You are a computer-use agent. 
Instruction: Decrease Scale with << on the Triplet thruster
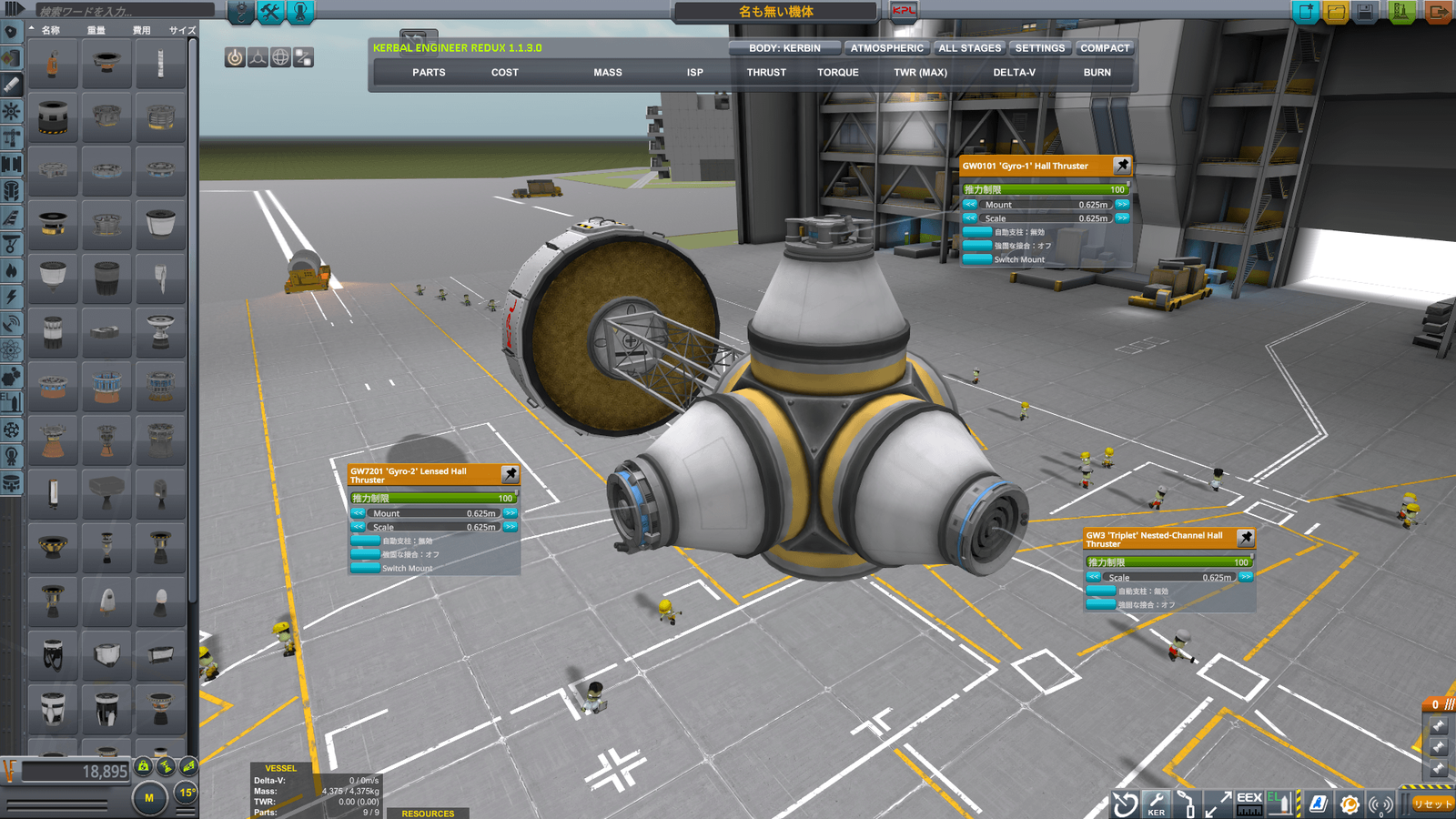[x=1094, y=577]
